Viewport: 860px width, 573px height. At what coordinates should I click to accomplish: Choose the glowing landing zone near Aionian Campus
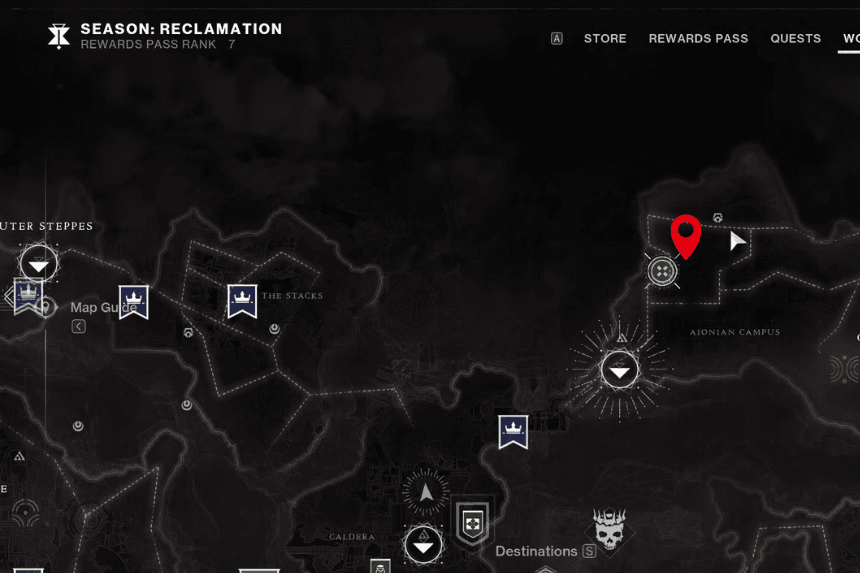[x=620, y=370]
